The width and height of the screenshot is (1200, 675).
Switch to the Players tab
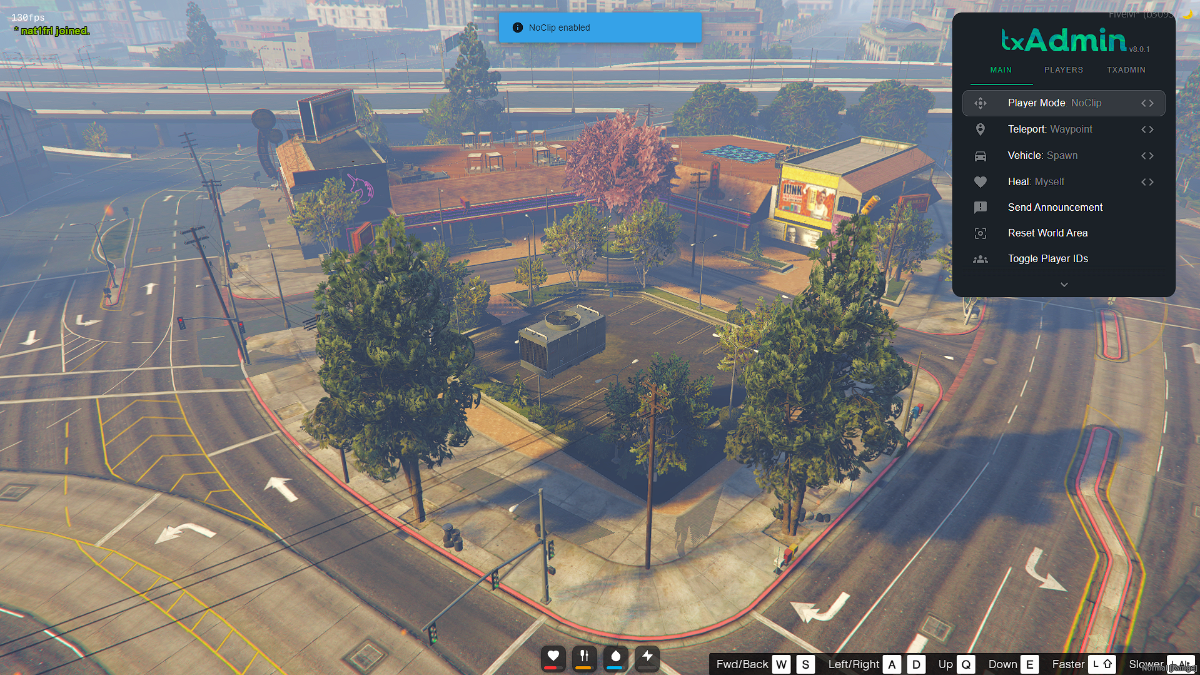point(1063,70)
